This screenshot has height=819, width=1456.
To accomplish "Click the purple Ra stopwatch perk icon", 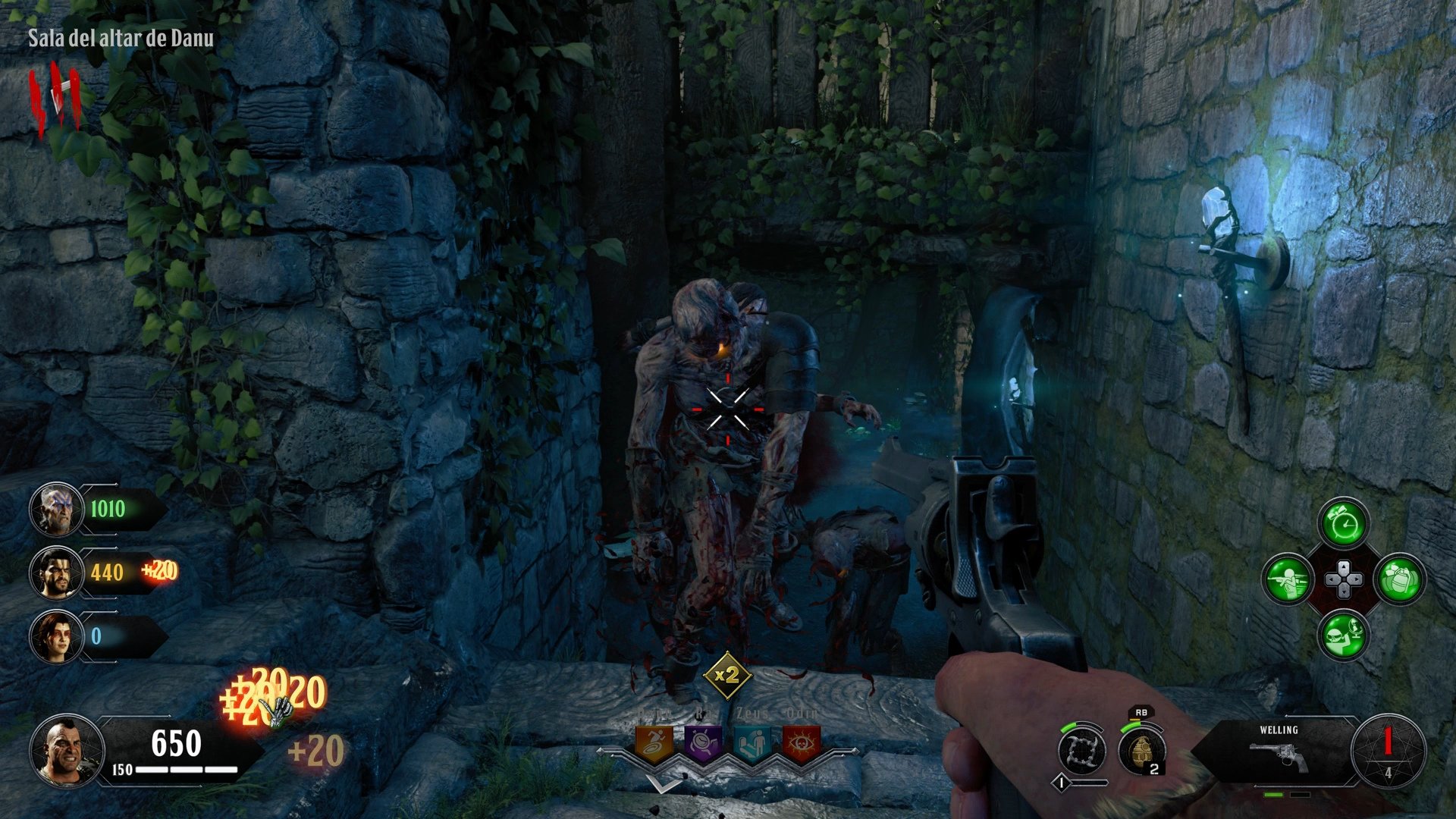I will pyautogui.click(x=702, y=742).
